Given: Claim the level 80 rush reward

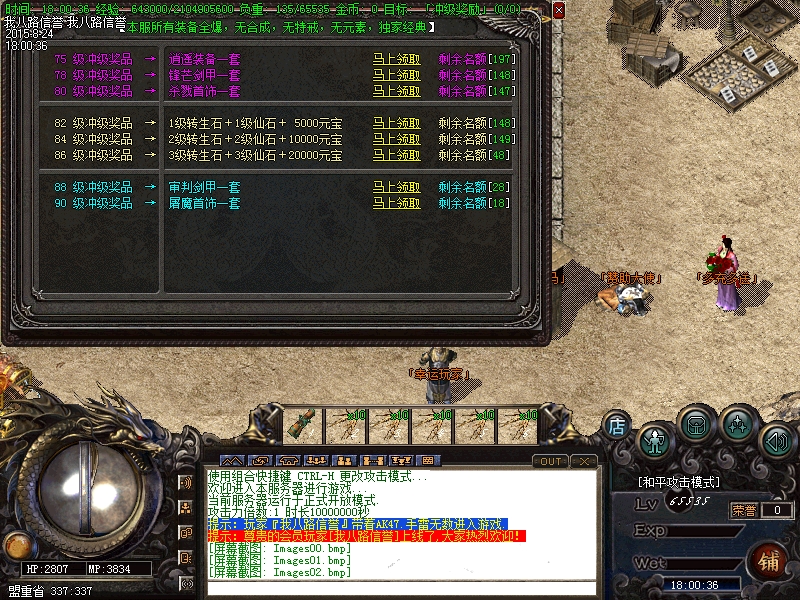Looking at the screenshot, I should (396, 91).
